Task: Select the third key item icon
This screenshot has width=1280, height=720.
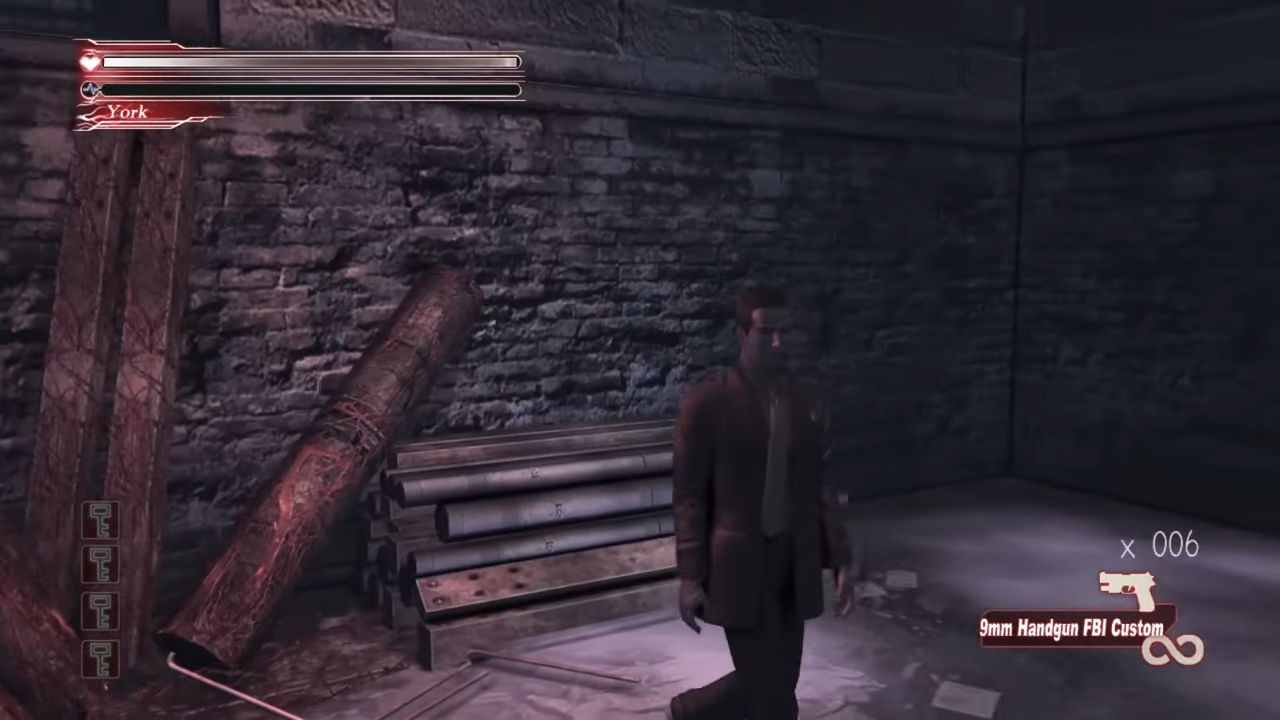Action: [100, 612]
